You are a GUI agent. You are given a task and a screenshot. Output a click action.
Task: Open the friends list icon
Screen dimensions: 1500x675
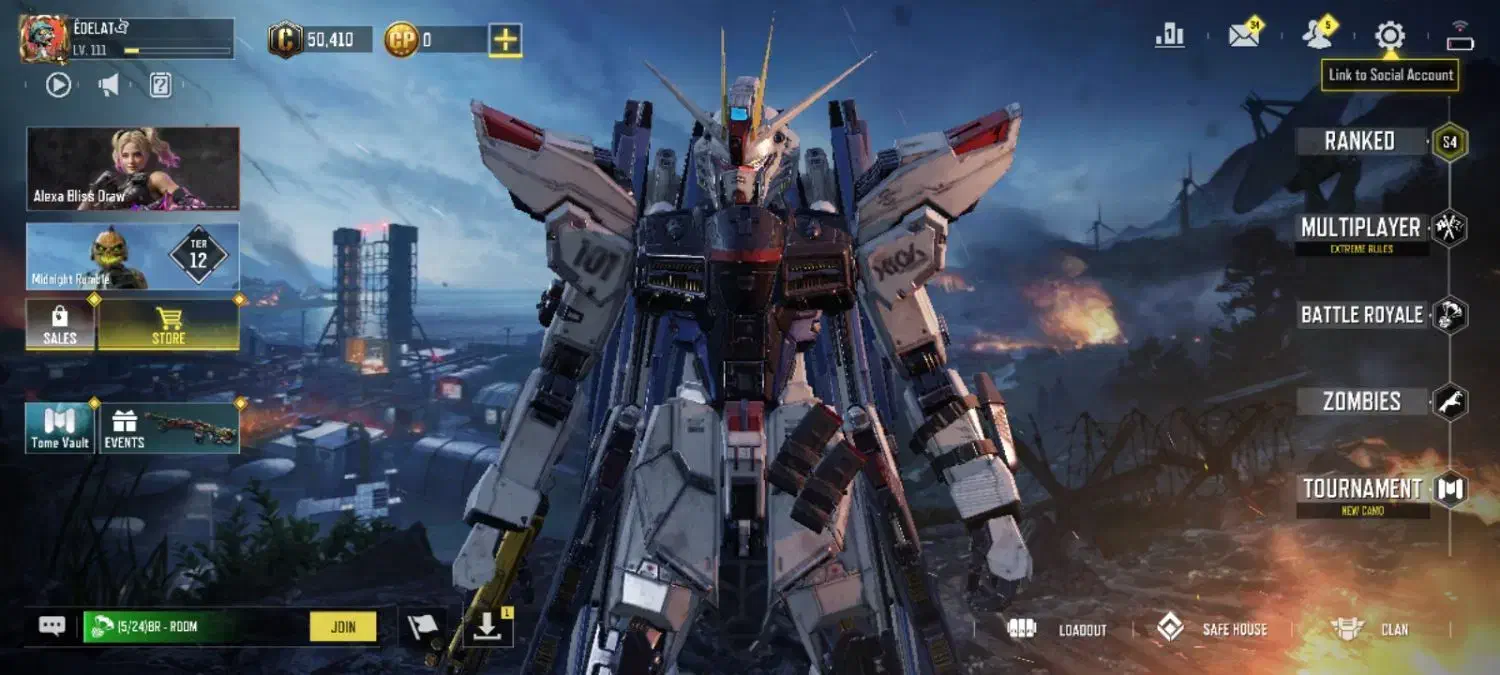coord(1317,36)
